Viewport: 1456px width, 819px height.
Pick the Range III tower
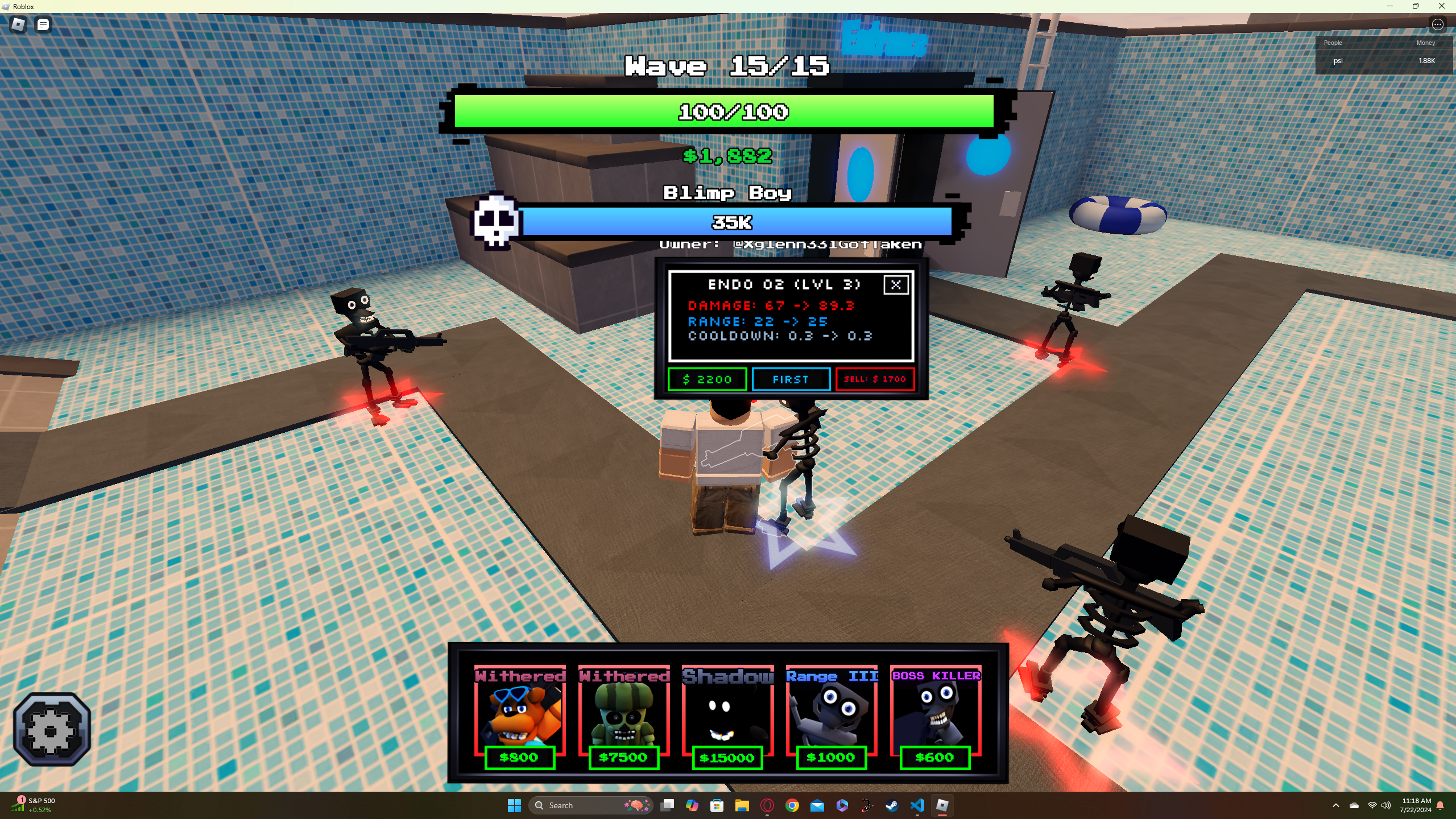[x=831, y=717]
